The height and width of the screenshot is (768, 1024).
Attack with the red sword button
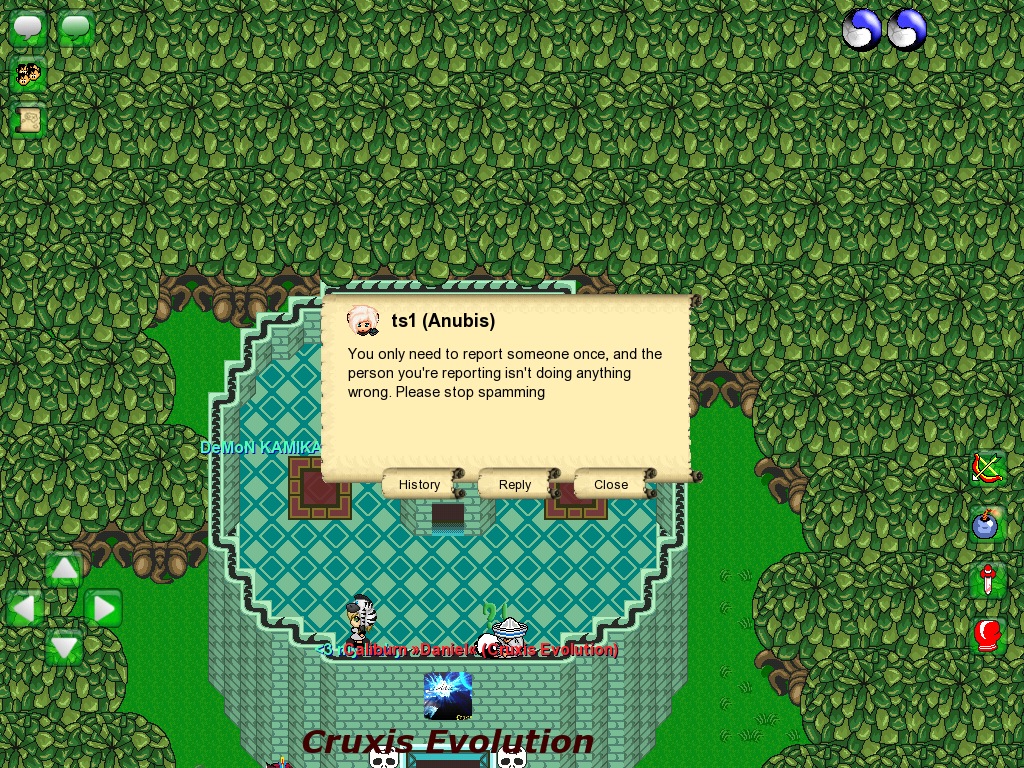point(988,580)
